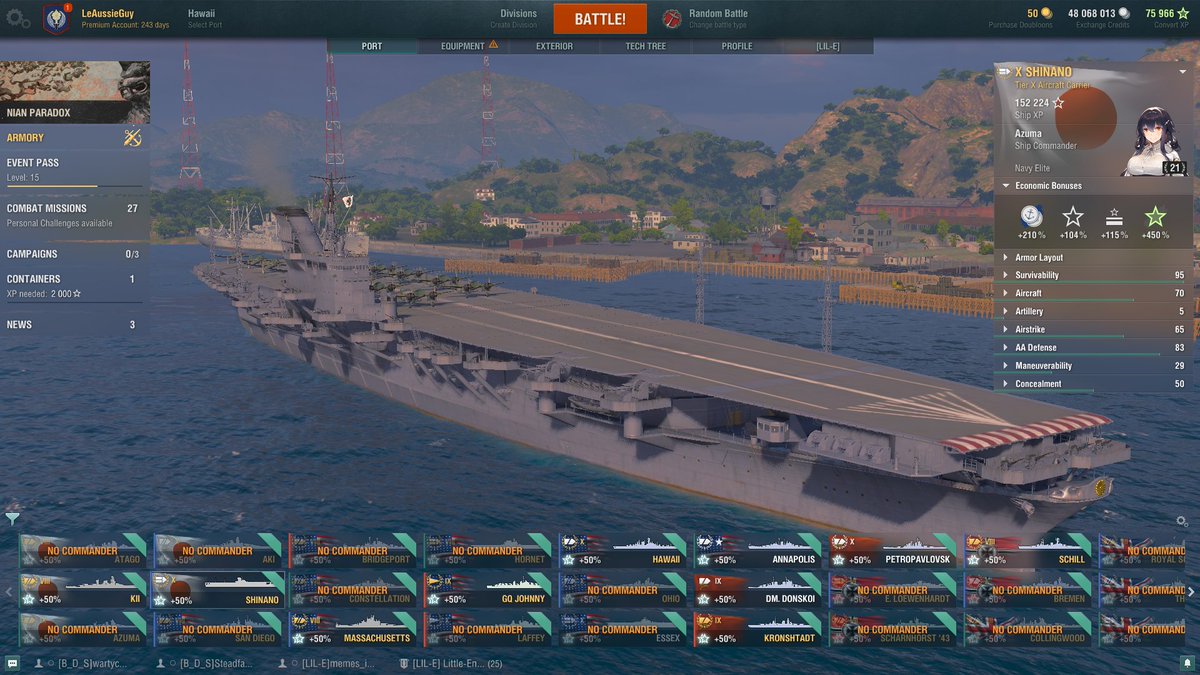Create a division
The width and height of the screenshot is (1200, 675).
(518, 18)
